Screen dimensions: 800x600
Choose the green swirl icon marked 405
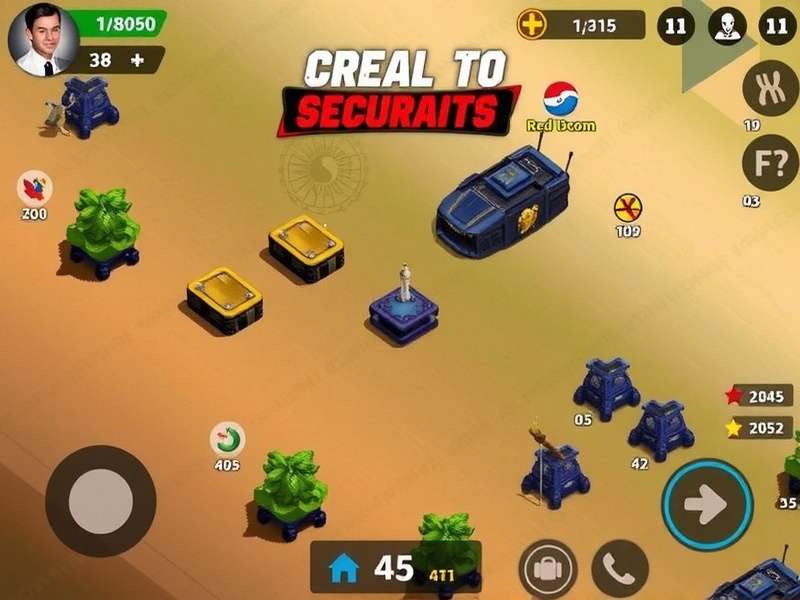[227, 440]
